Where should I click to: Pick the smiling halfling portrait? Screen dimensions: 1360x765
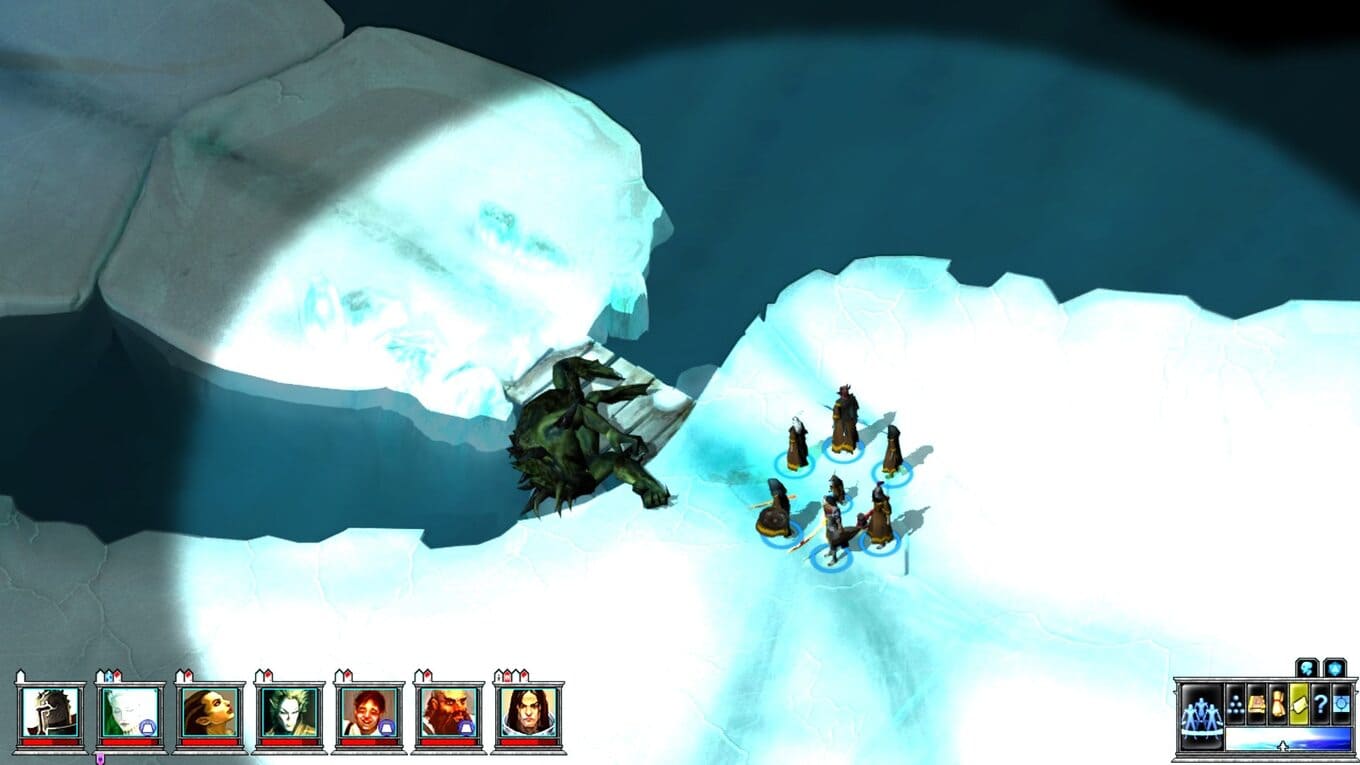(369, 713)
